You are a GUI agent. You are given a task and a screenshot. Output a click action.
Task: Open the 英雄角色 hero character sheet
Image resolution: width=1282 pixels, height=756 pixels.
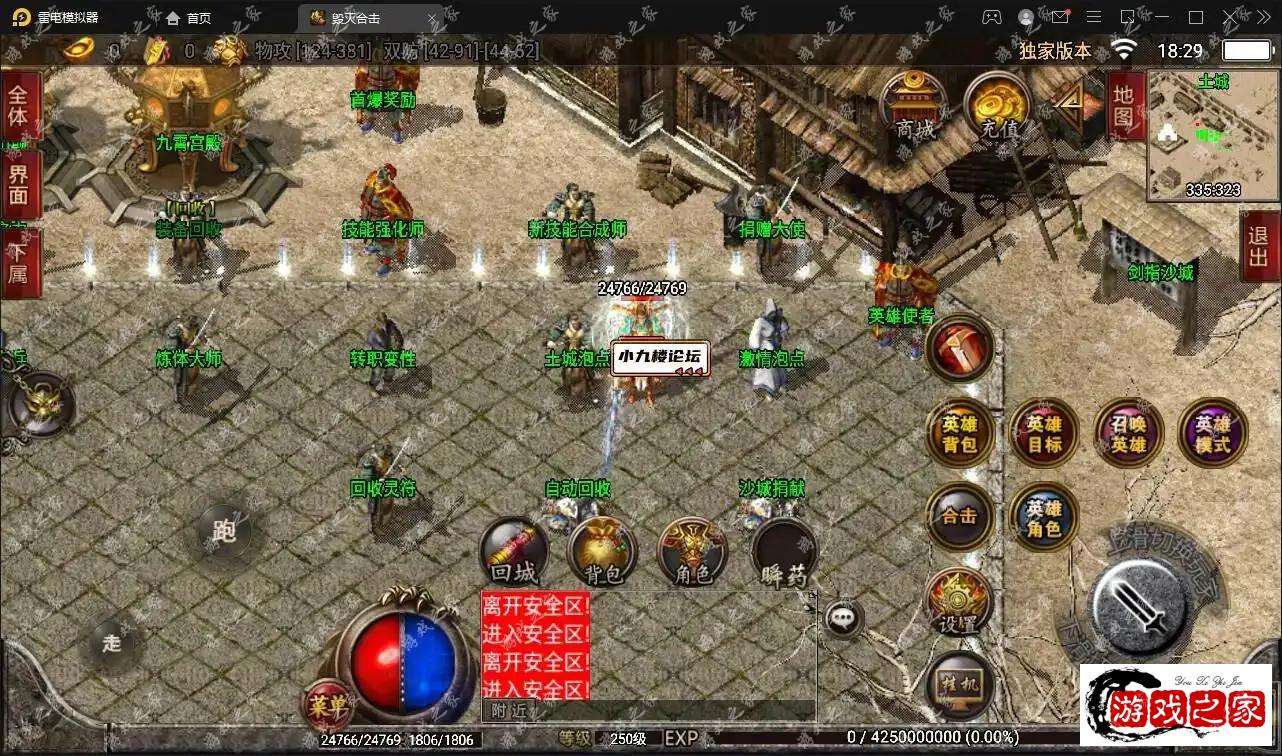tap(1044, 516)
